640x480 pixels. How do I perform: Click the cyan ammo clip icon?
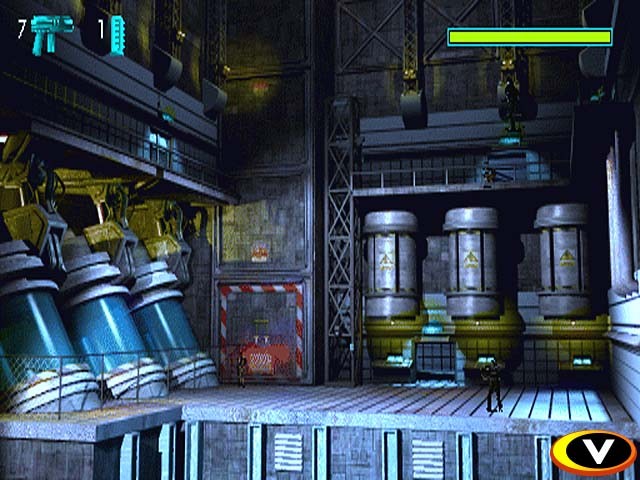(x=116, y=31)
